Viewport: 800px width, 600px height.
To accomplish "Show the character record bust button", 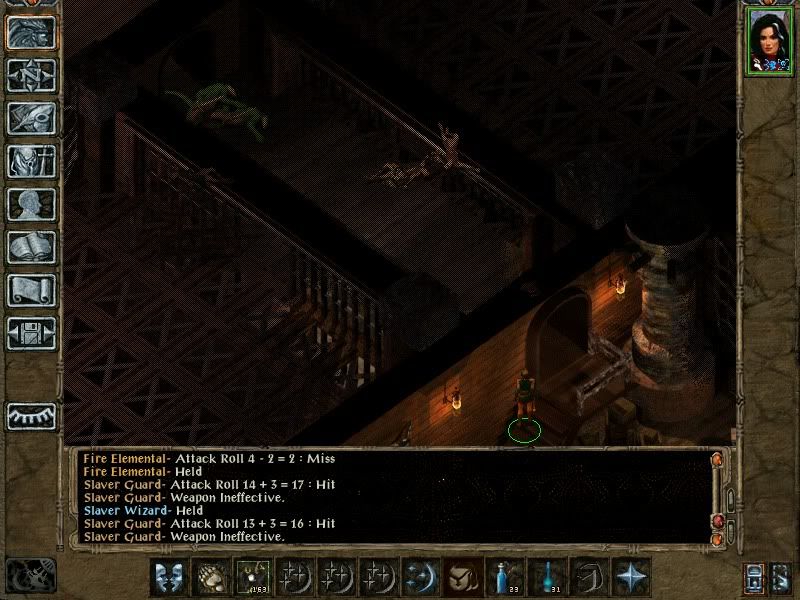I will pyautogui.click(x=31, y=204).
